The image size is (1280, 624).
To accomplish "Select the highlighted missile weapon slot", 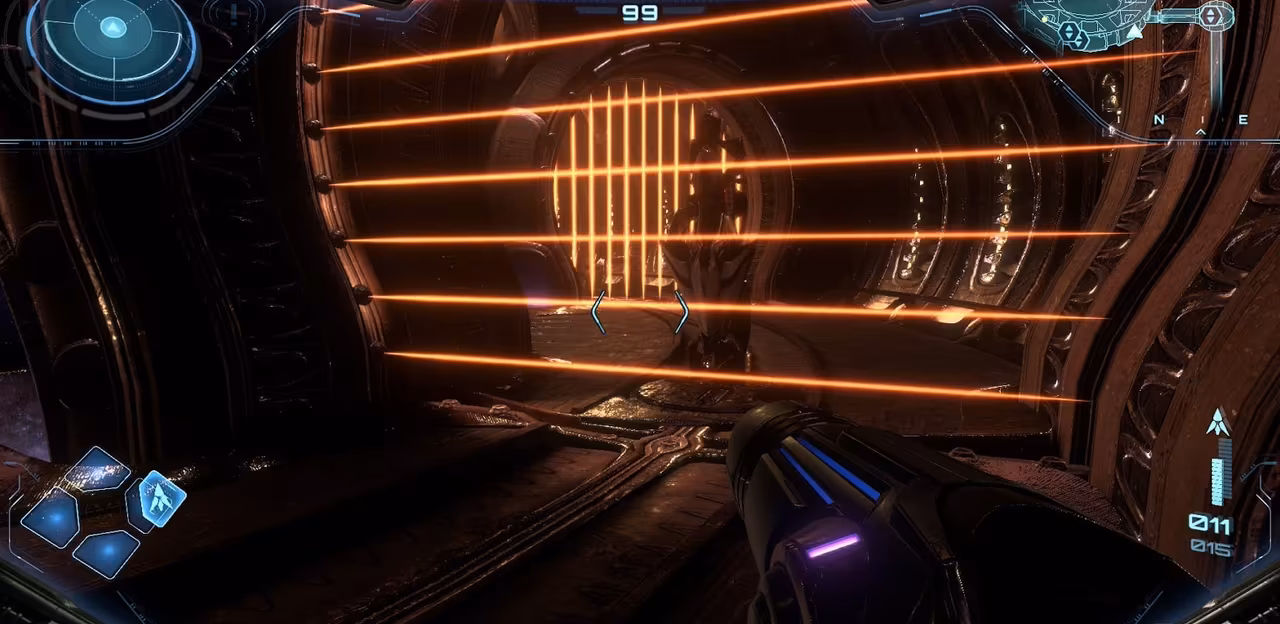I will point(159,497).
